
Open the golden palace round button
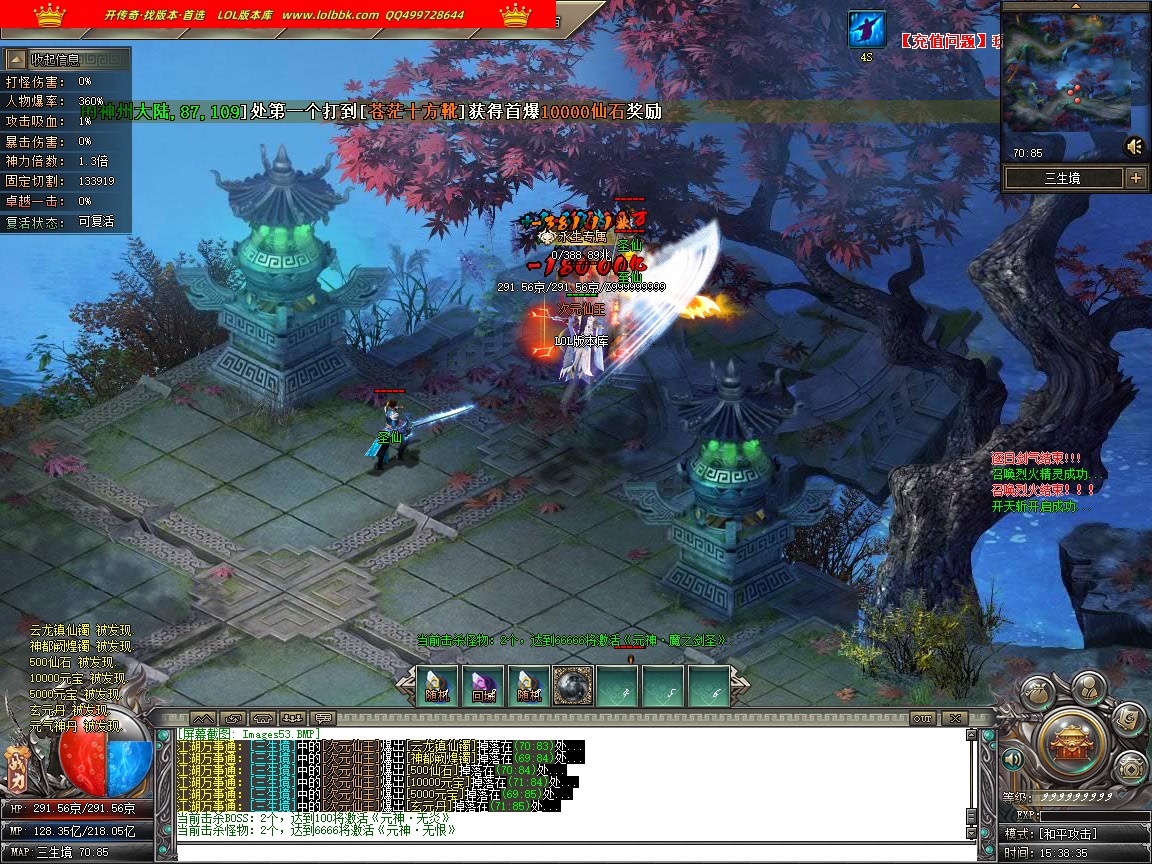[x=1071, y=741]
